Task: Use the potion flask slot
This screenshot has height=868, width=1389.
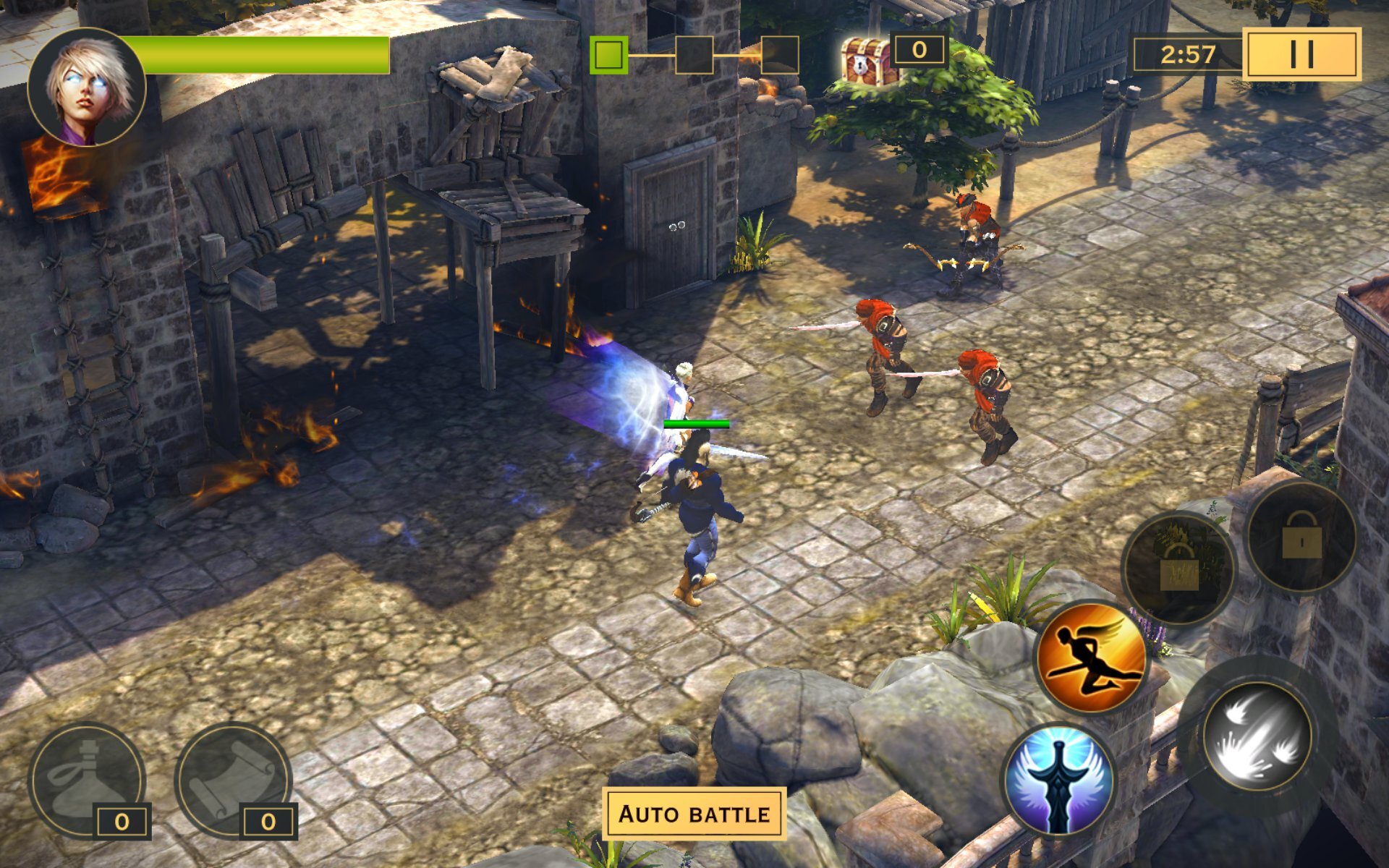Action: coord(87,779)
